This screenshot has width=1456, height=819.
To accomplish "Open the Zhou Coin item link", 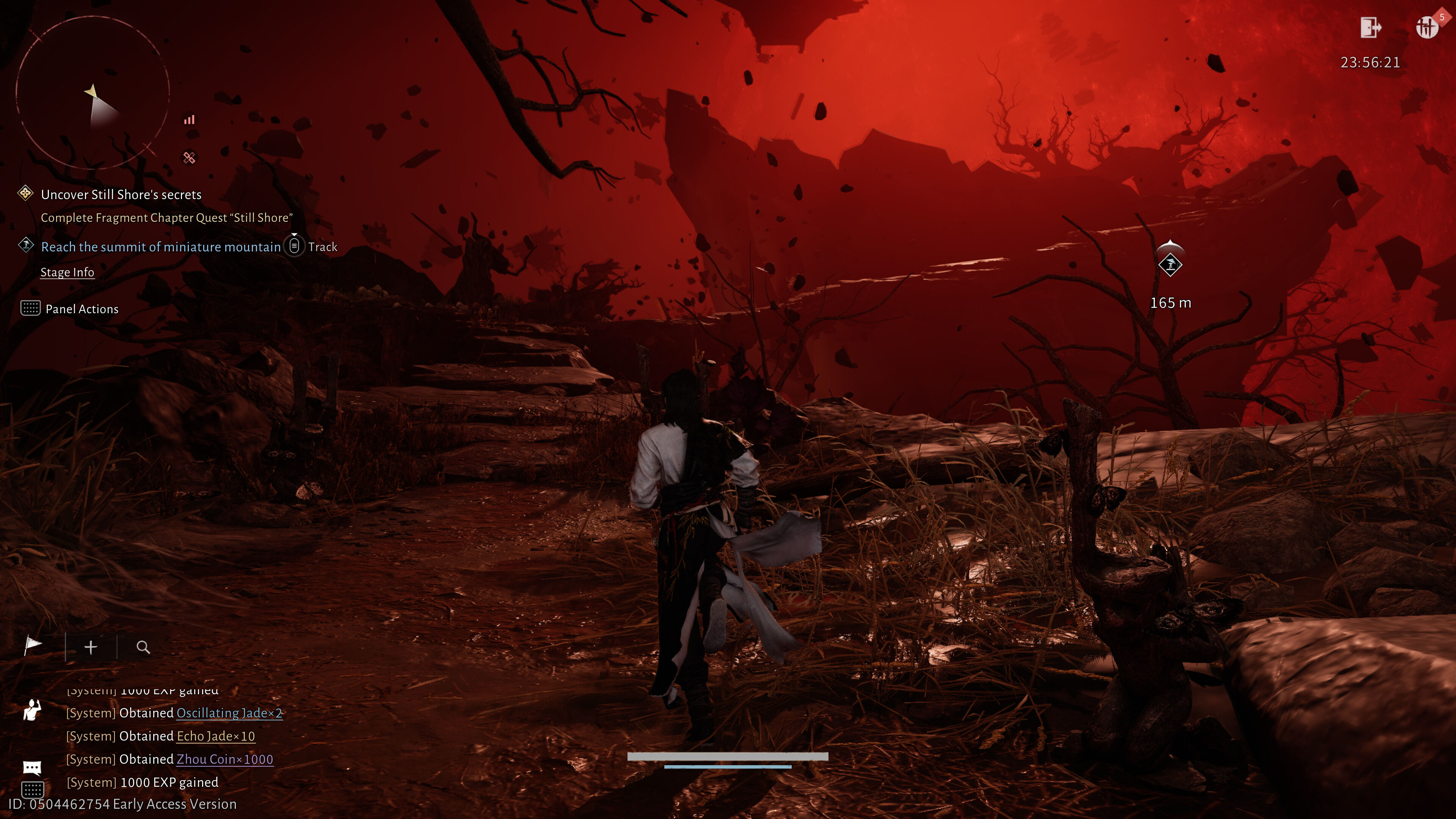I will [x=224, y=759].
